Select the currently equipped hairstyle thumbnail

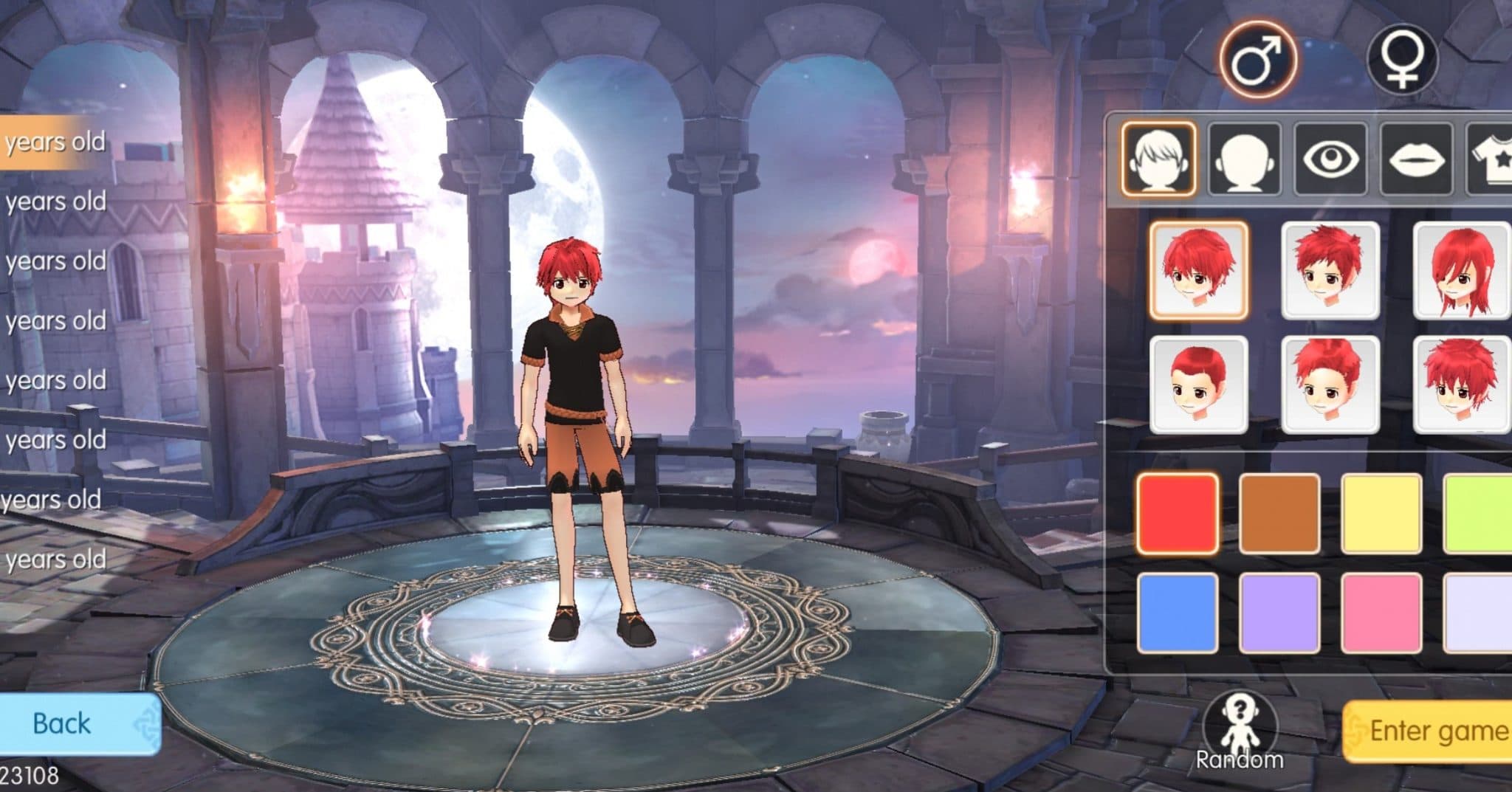(x=1199, y=272)
